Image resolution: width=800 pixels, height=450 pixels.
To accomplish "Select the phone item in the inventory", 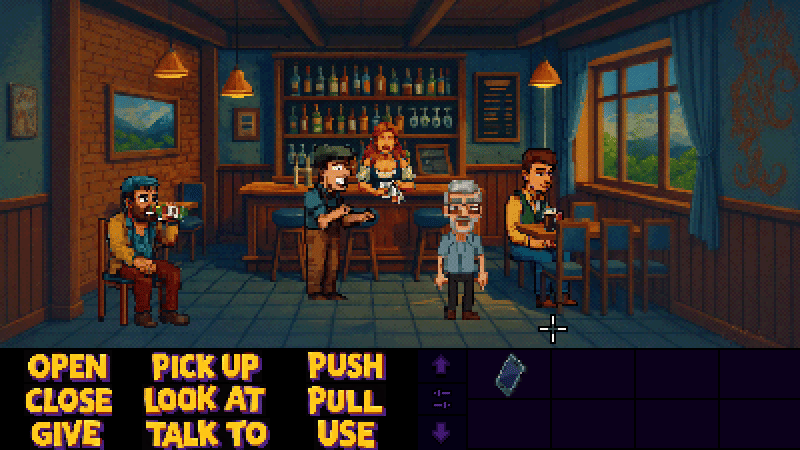I will tap(510, 372).
